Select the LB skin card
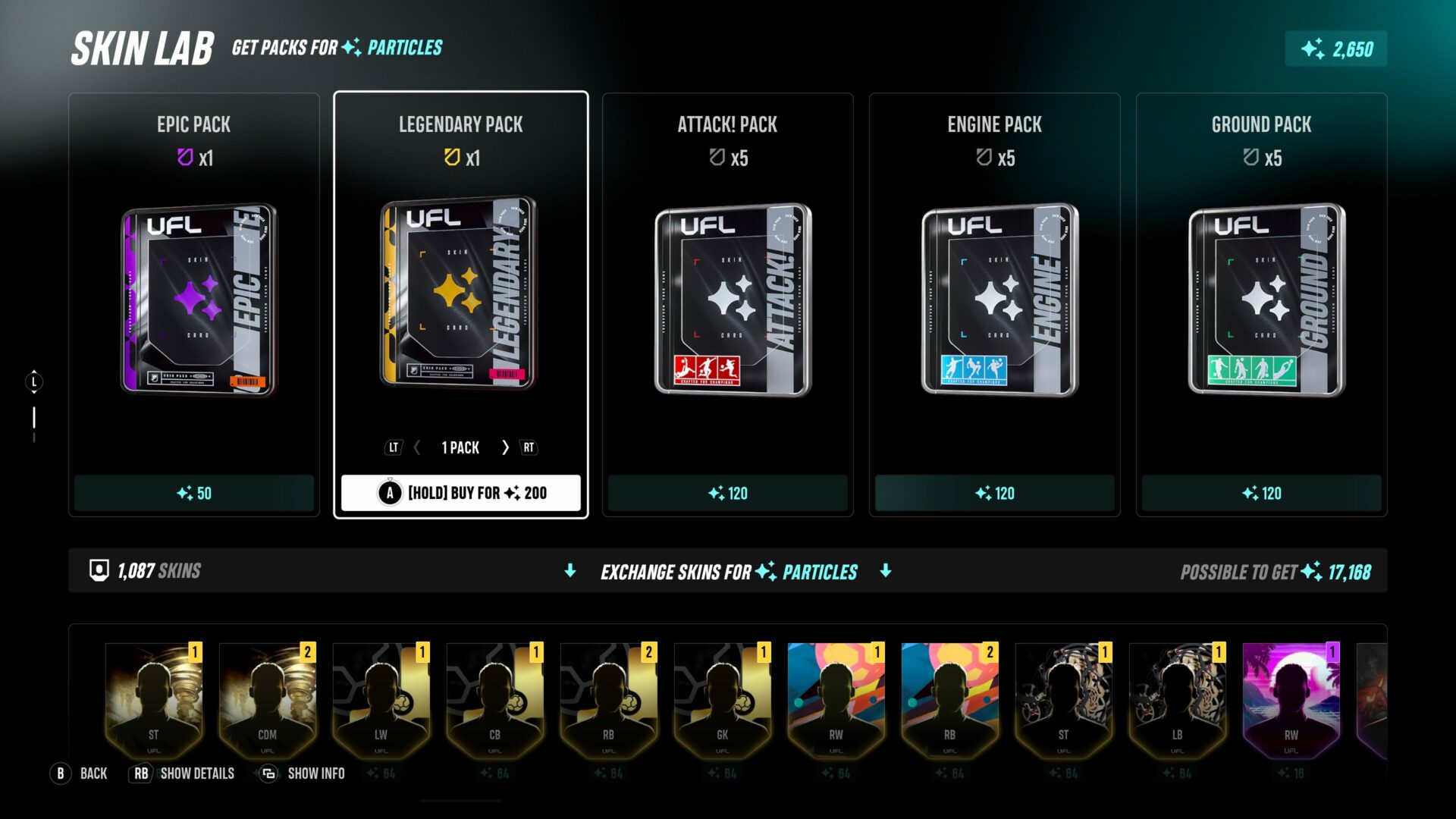The height and width of the screenshot is (819, 1456). pos(1178,699)
